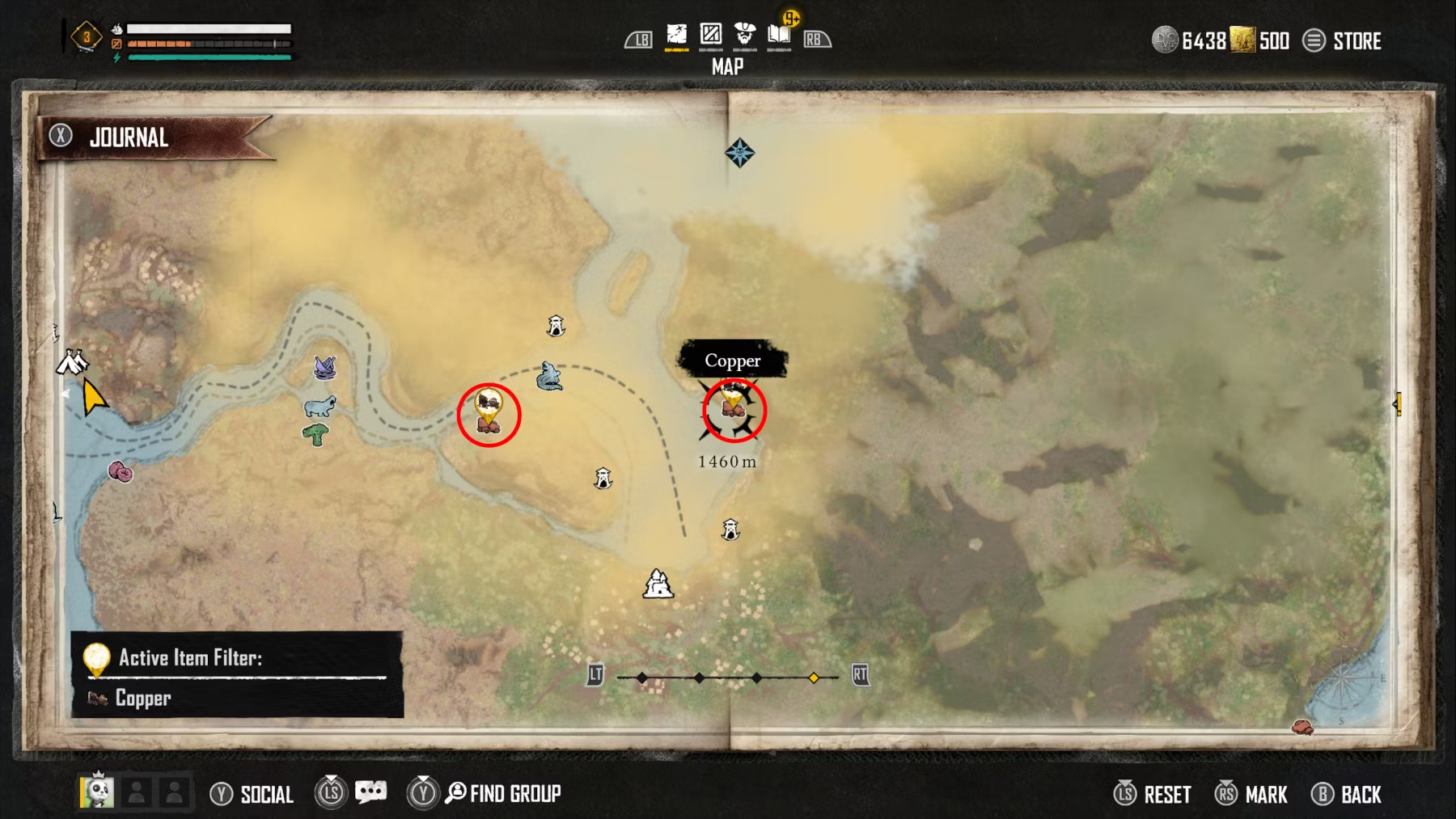
Task: Click the copper pin near the winding river
Action: pyautogui.click(x=489, y=412)
